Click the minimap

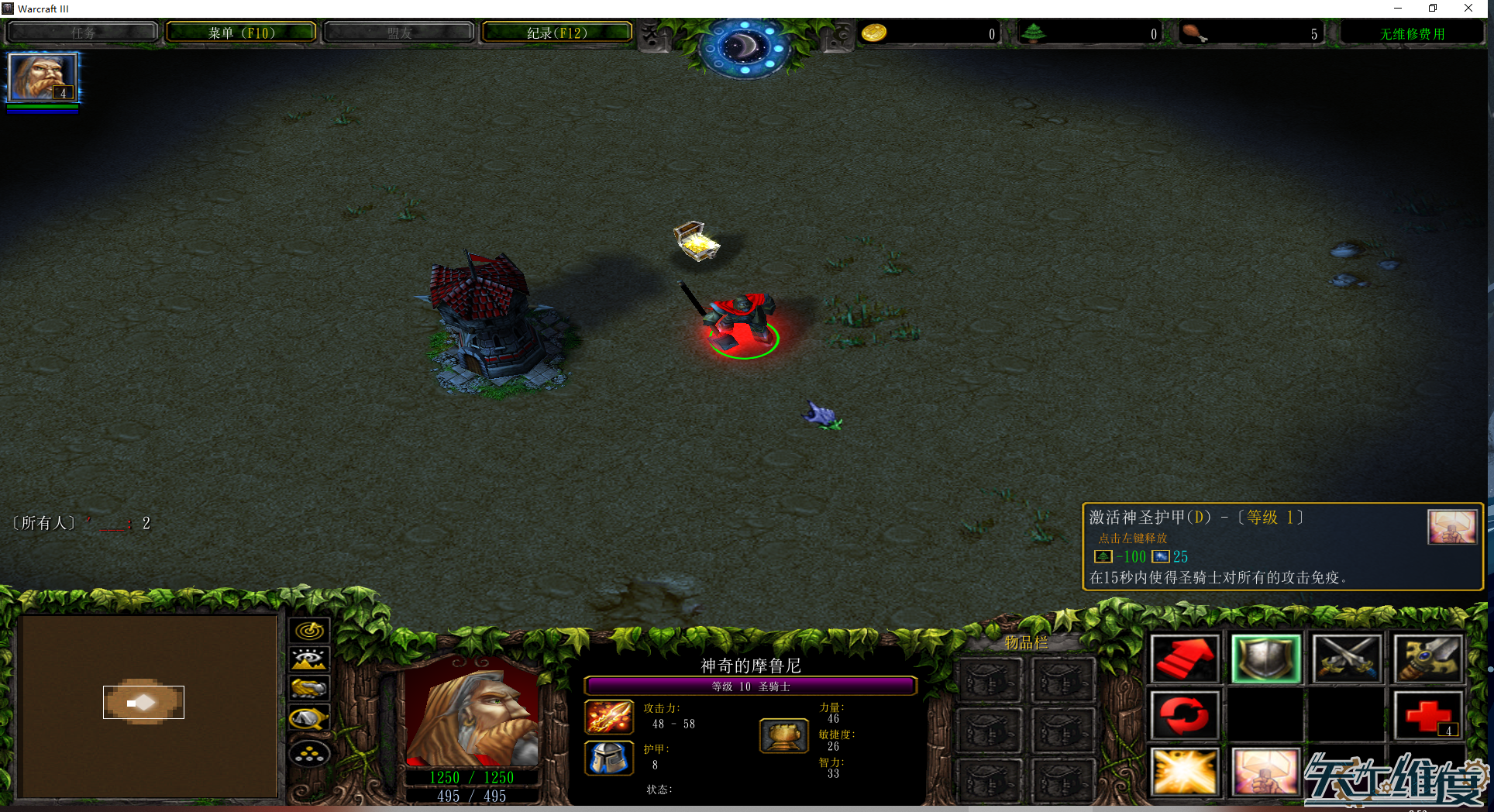coord(146,705)
